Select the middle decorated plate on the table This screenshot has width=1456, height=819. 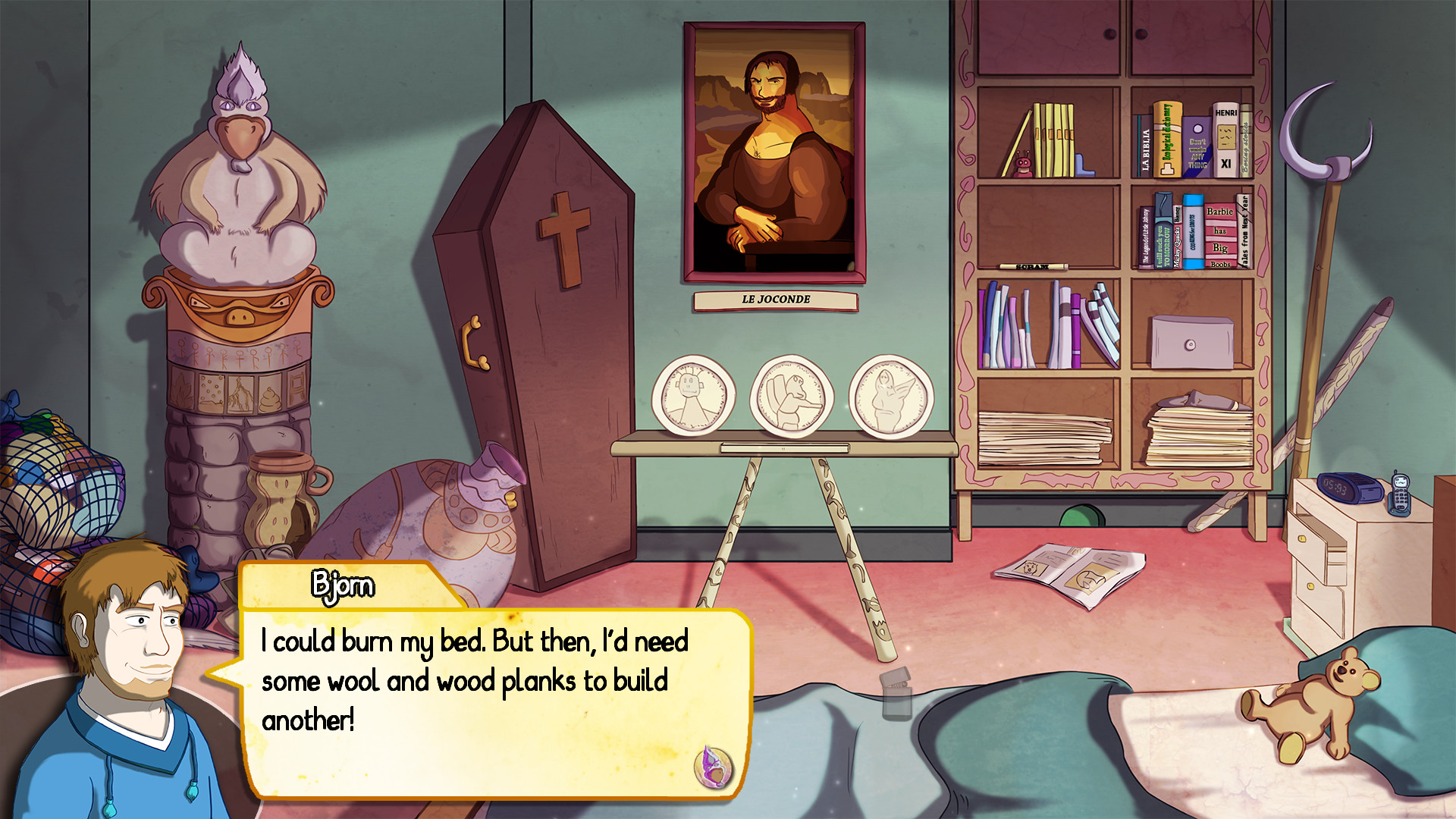(x=793, y=394)
